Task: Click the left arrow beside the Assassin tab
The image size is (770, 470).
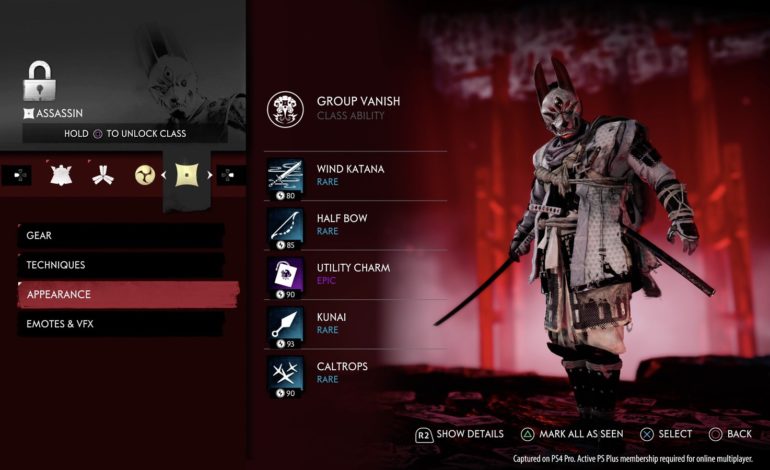Action: [163, 176]
